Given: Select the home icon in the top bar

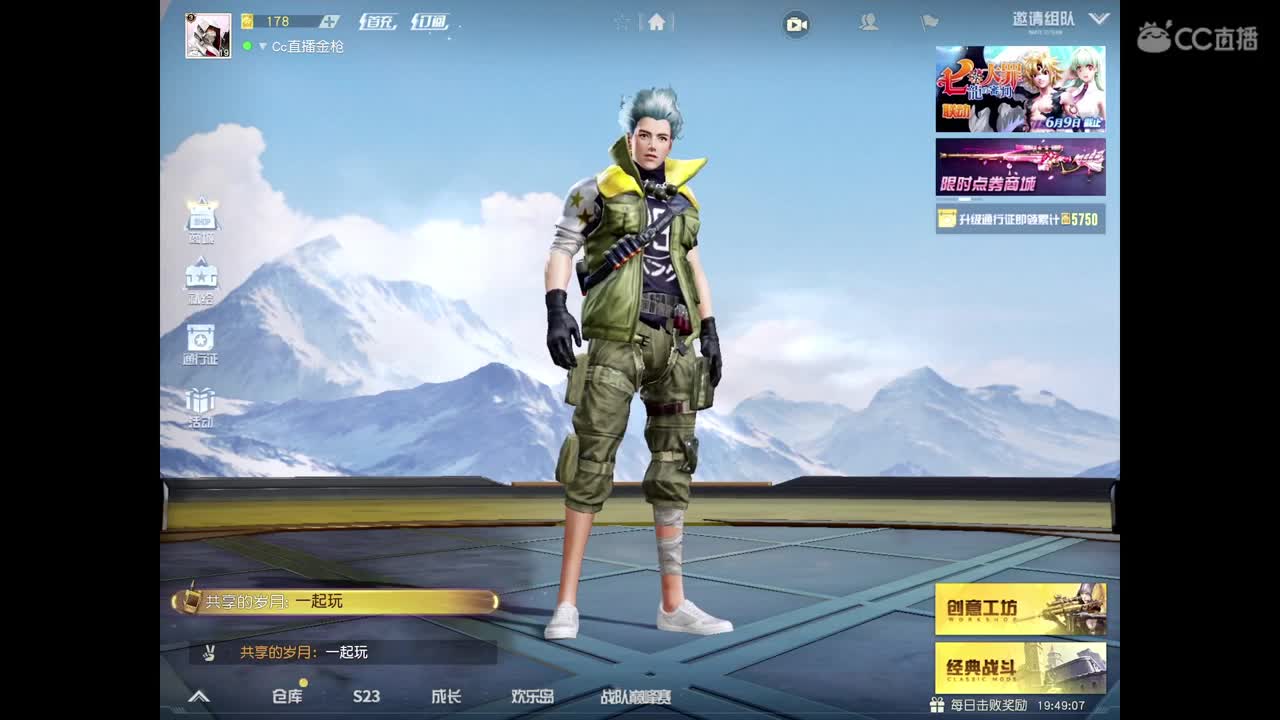Looking at the screenshot, I should click(655, 22).
